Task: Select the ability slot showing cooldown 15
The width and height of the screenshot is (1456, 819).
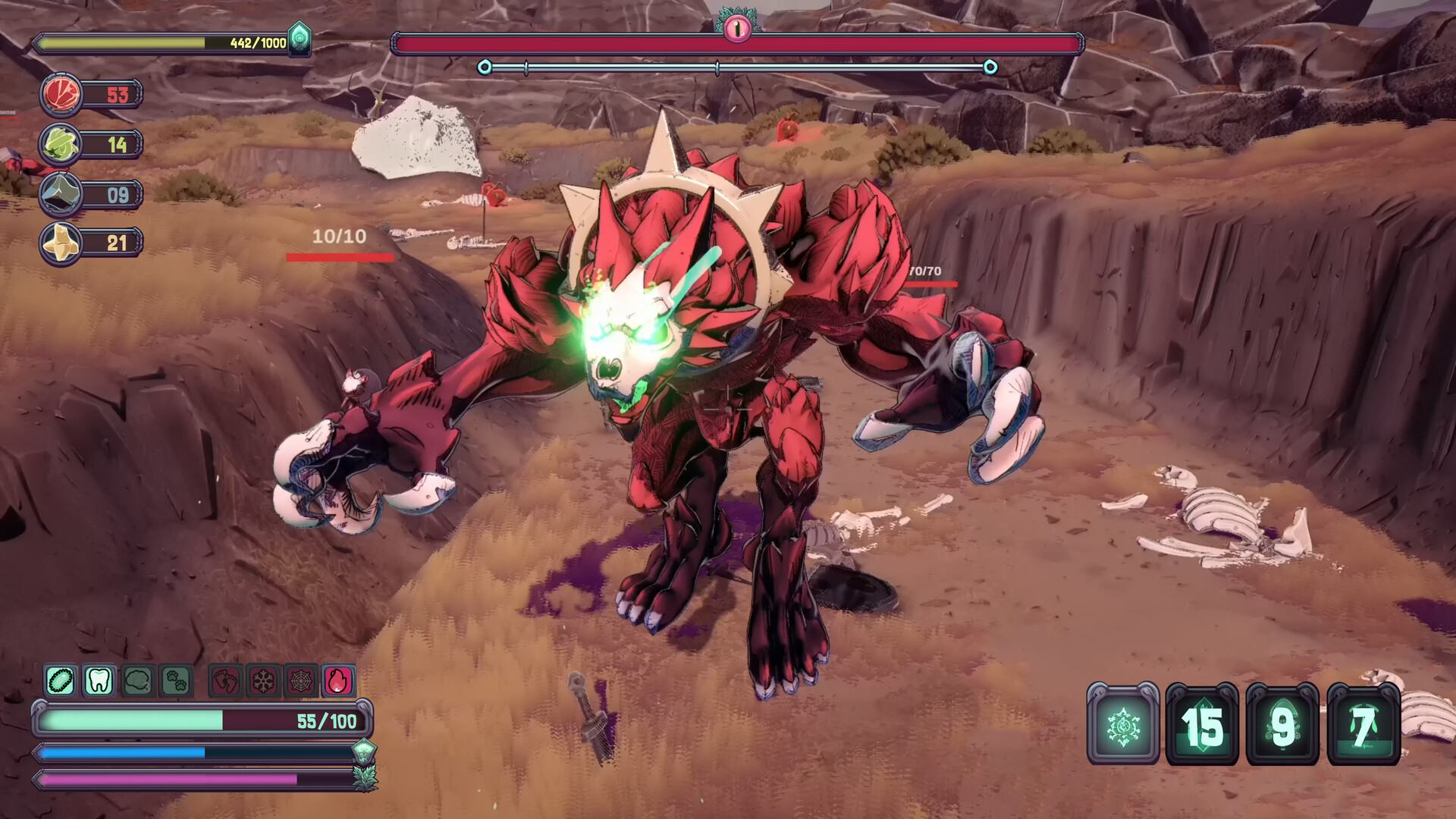Action: 1202,726
